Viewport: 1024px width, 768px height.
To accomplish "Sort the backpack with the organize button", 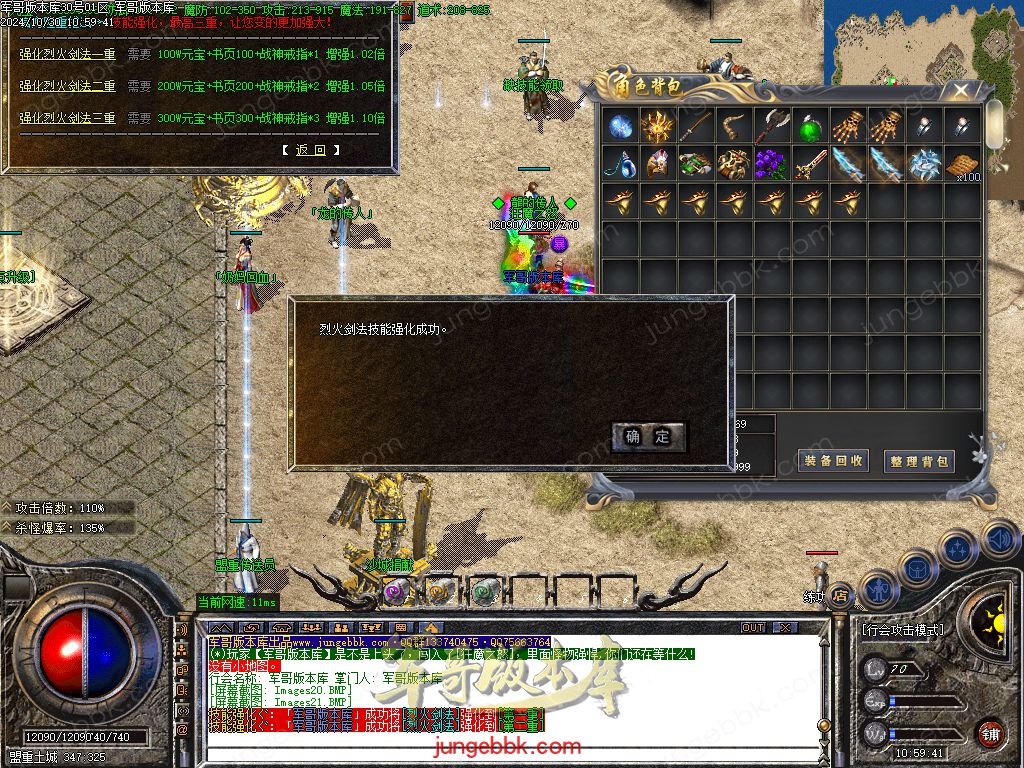I will [918, 461].
